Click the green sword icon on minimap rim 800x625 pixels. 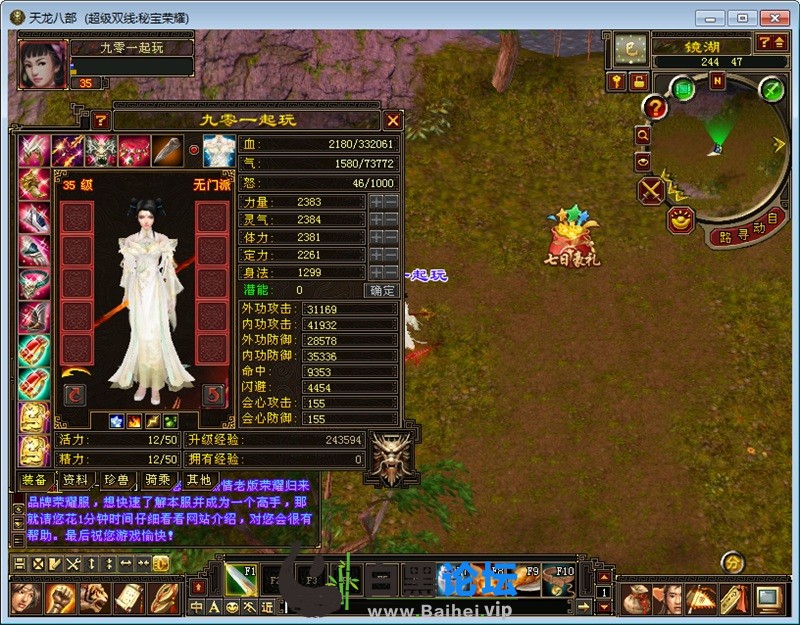[x=771, y=89]
